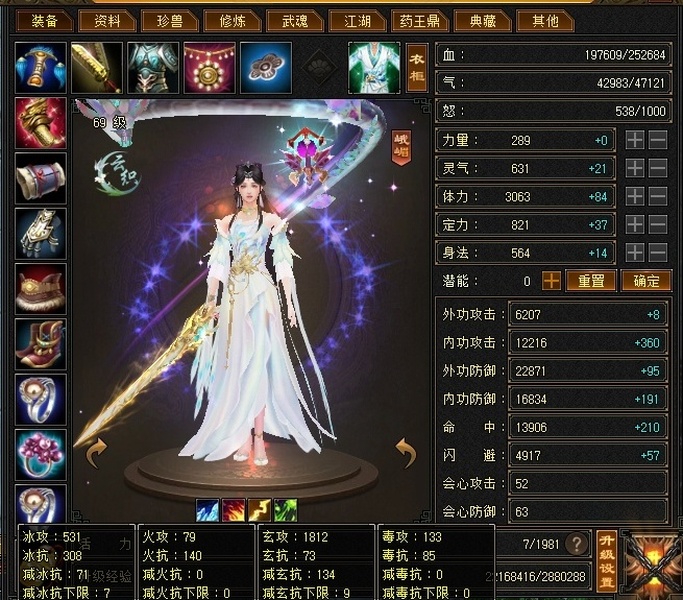This screenshot has width=683, height=600.
Task: Select the red boots equipment slot
Action: pos(41,344)
